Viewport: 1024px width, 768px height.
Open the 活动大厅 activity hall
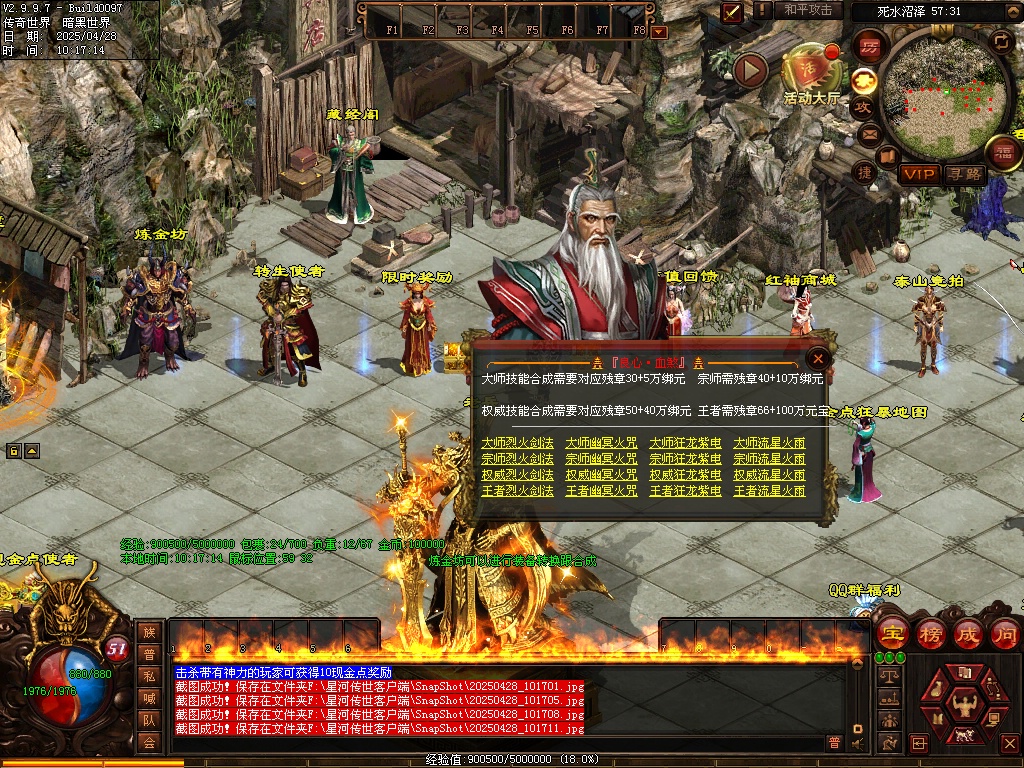click(x=811, y=73)
